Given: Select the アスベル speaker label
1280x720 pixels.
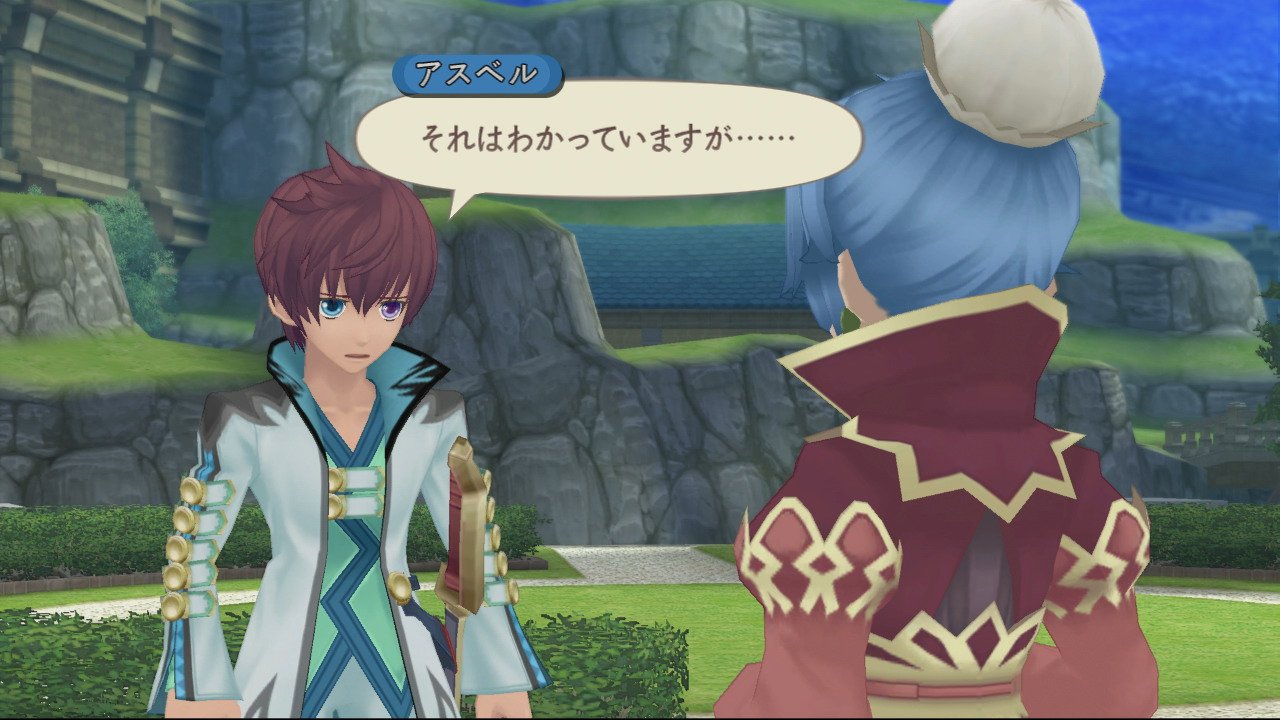Looking at the screenshot, I should (471, 71).
